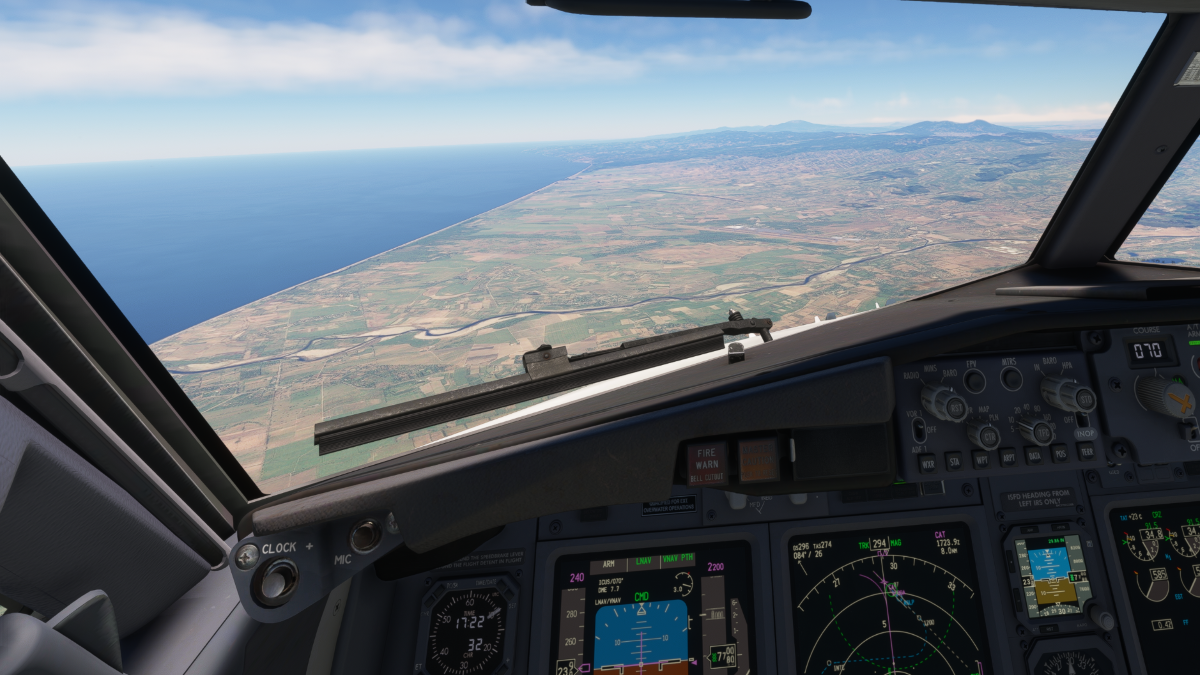Image resolution: width=1200 pixels, height=675 pixels.
Task: Click the COURSE selector knob
Action: 1165,396
